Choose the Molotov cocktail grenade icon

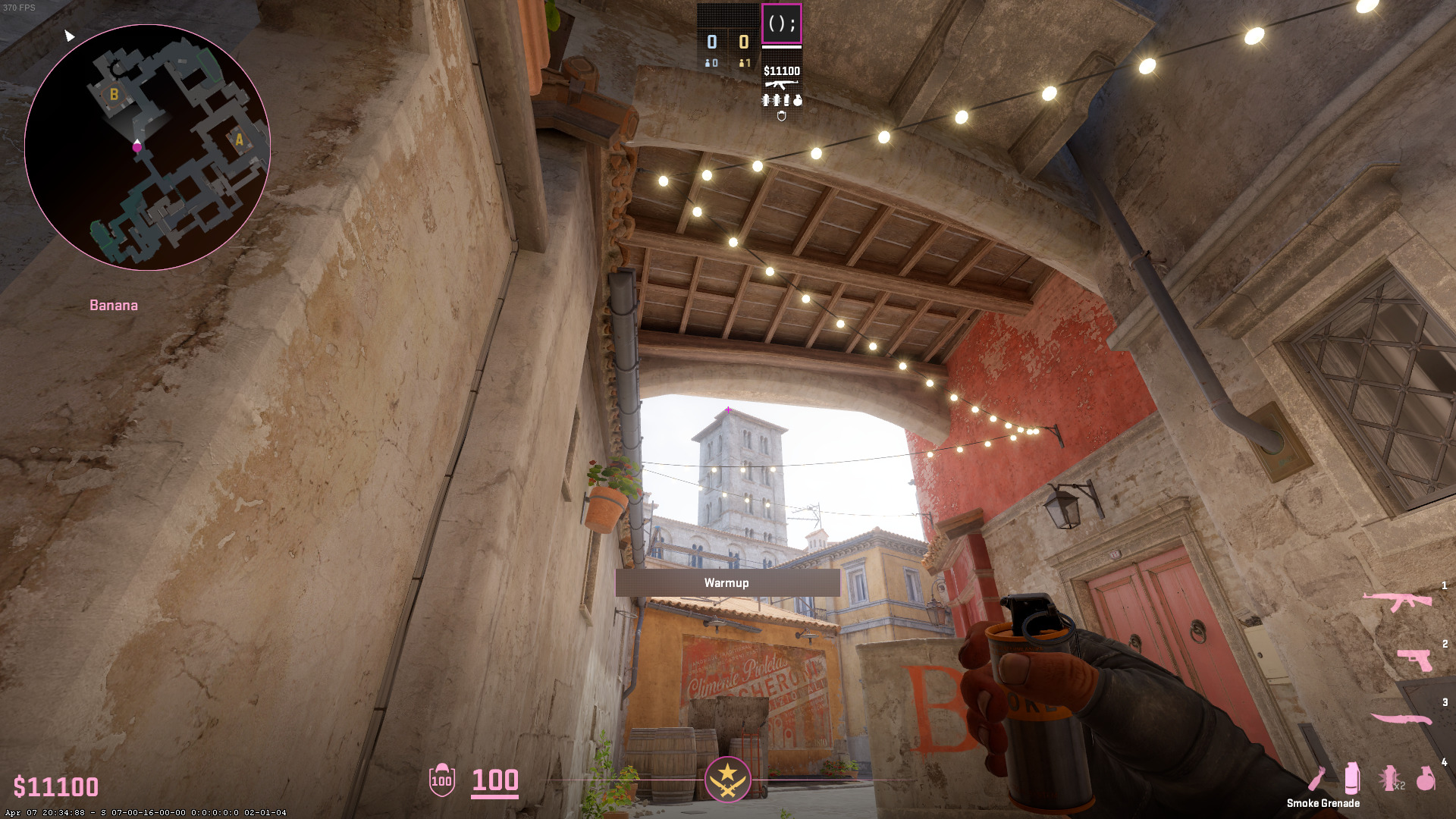click(1317, 779)
